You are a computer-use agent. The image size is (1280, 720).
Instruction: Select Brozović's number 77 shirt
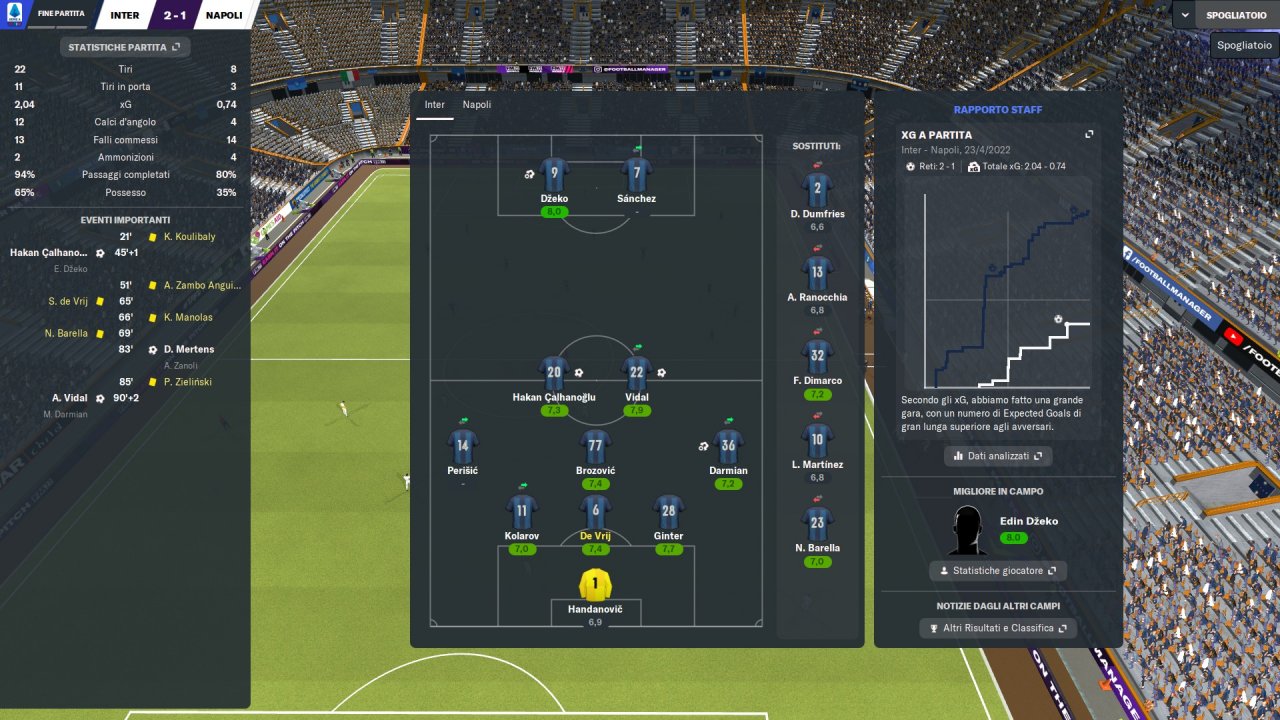[x=595, y=446]
